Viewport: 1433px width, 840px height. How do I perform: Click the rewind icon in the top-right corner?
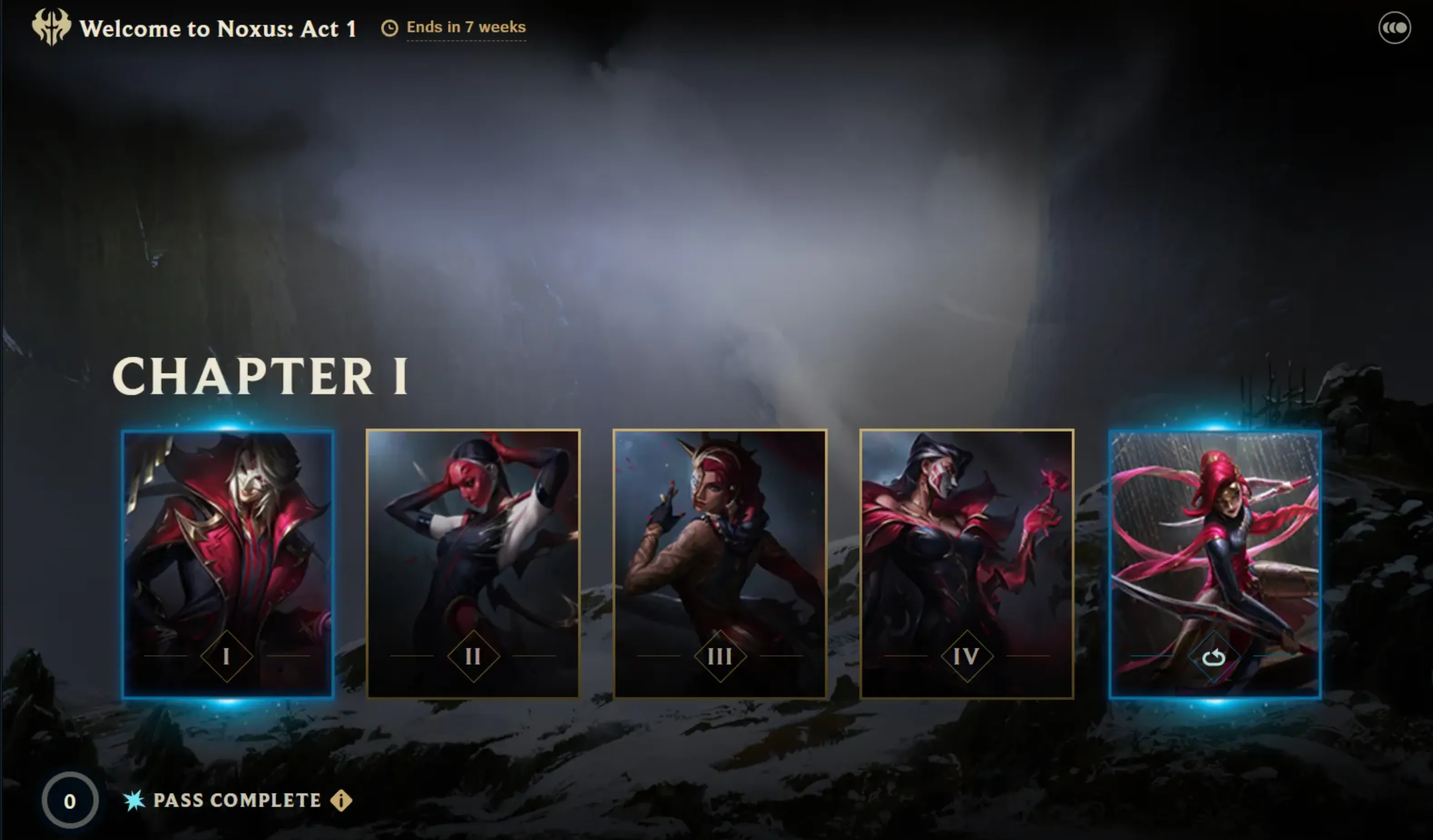(x=1395, y=26)
